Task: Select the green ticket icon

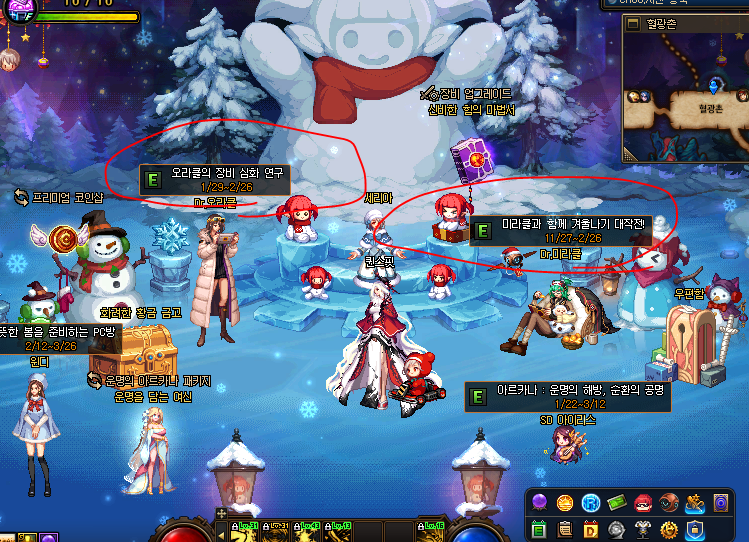Action: [617, 502]
